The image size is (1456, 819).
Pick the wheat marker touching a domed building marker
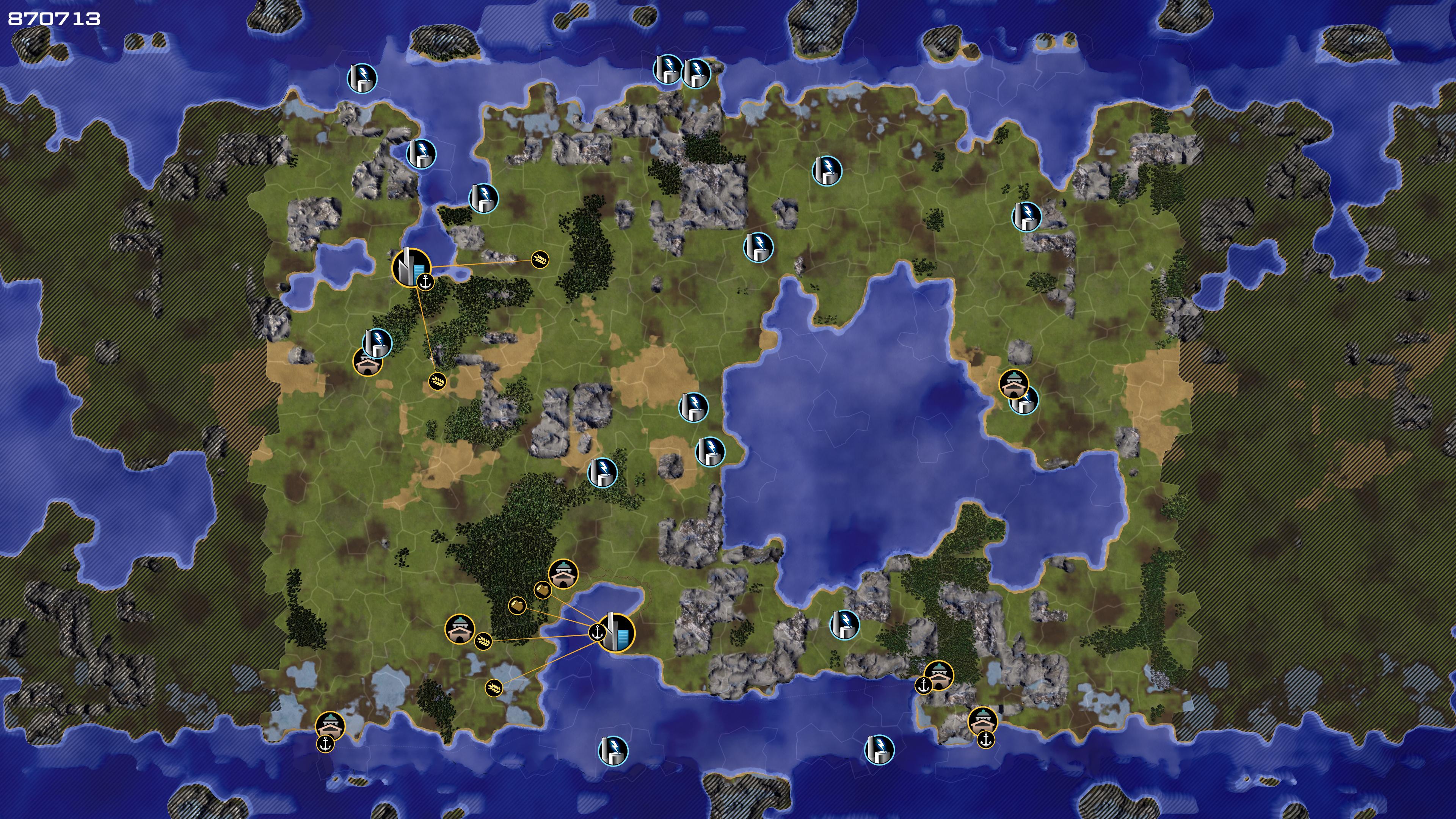click(x=483, y=641)
